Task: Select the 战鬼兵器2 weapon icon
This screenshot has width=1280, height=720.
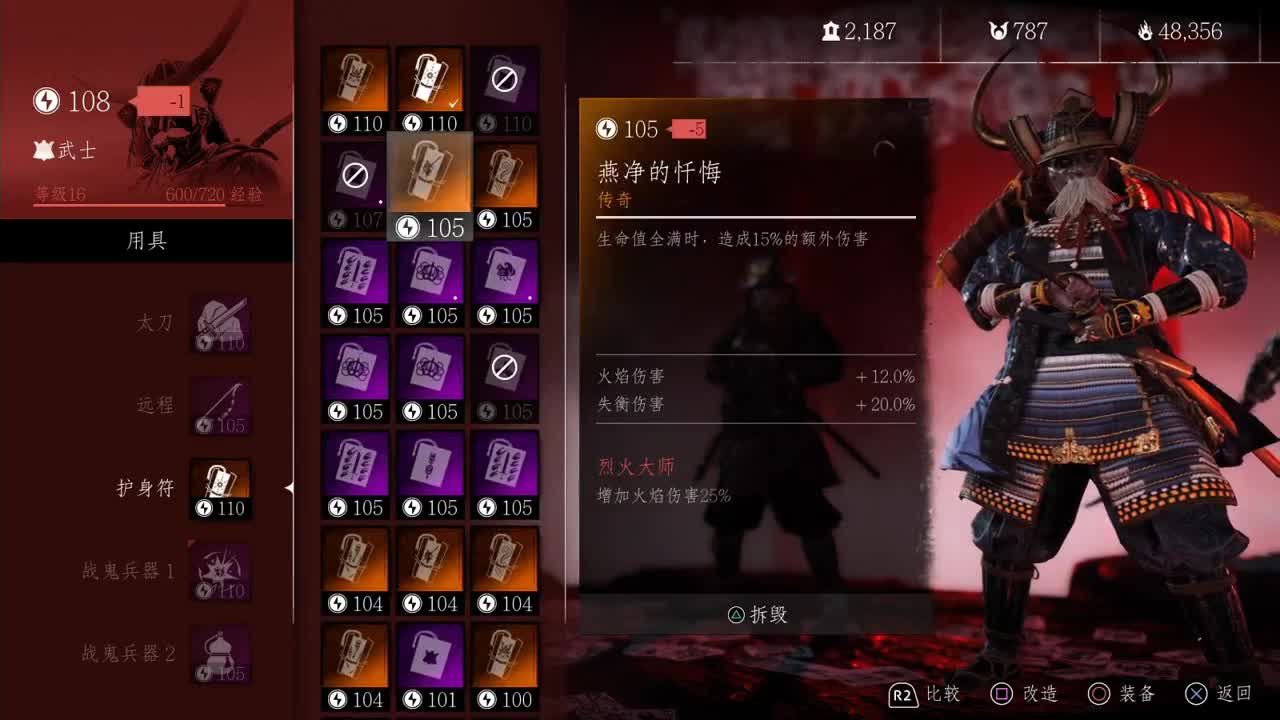Action: (219, 654)
